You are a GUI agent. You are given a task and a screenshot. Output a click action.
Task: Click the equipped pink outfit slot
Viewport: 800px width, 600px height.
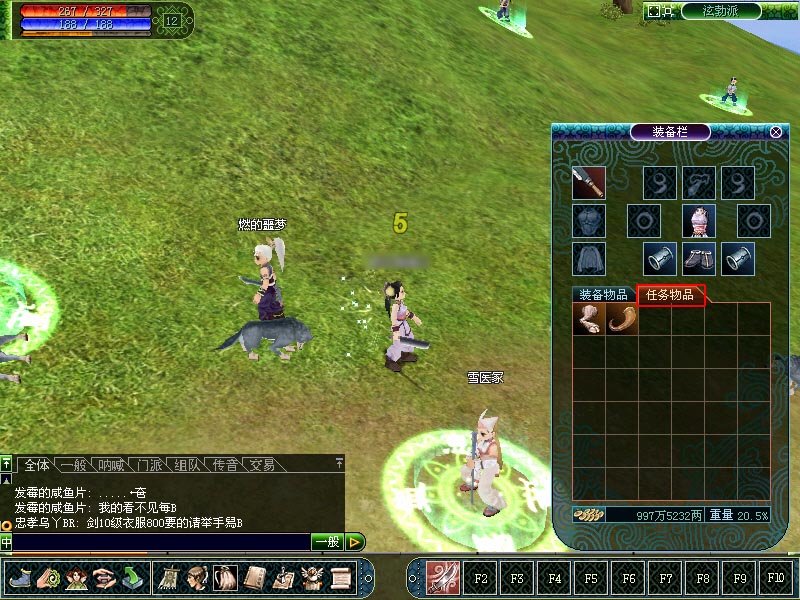(x=699, y=221)
